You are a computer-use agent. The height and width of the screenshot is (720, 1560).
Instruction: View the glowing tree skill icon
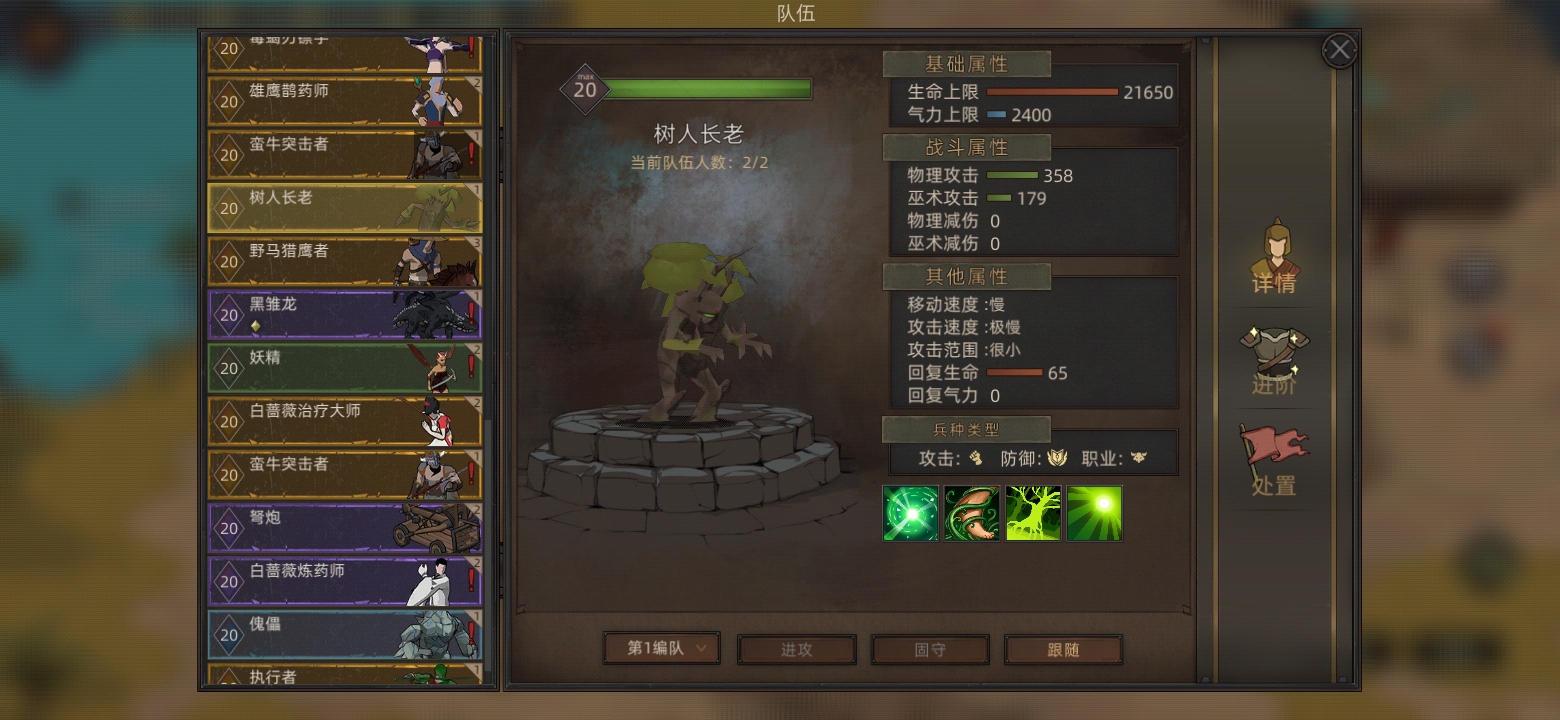(x=1033, y=513)
